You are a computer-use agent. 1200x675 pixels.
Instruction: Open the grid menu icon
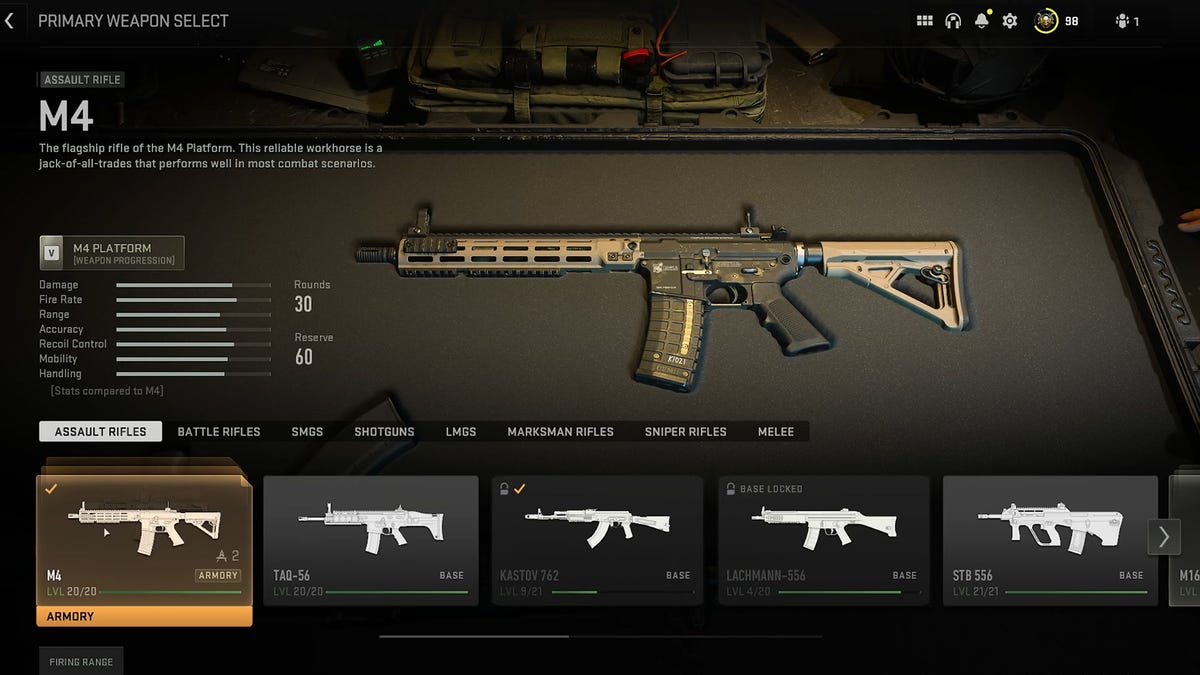click(925, 21)
